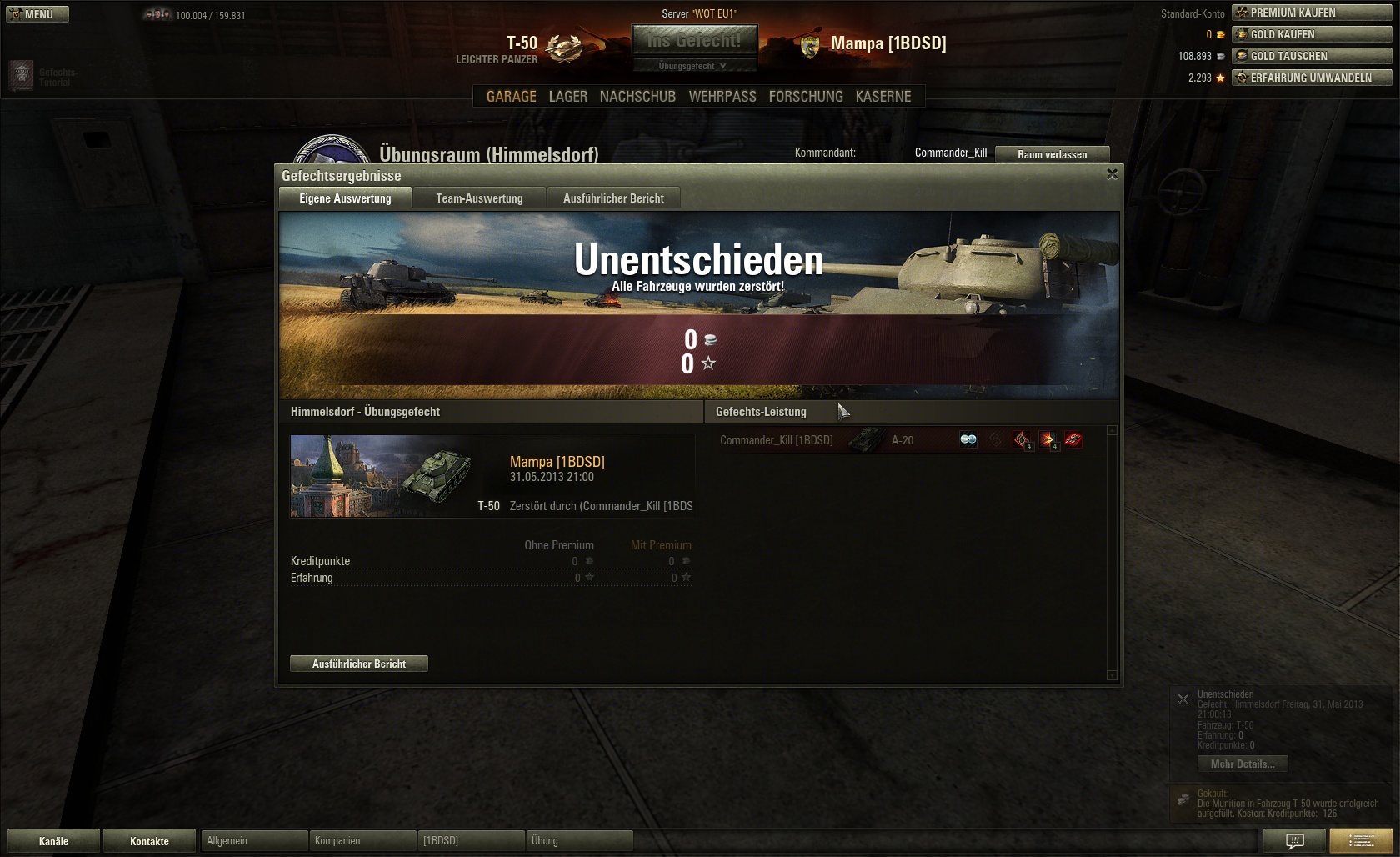Choose Gold kaufen
The width and height of the screenshot is (1400, 857).
(x=1311, y=34)
